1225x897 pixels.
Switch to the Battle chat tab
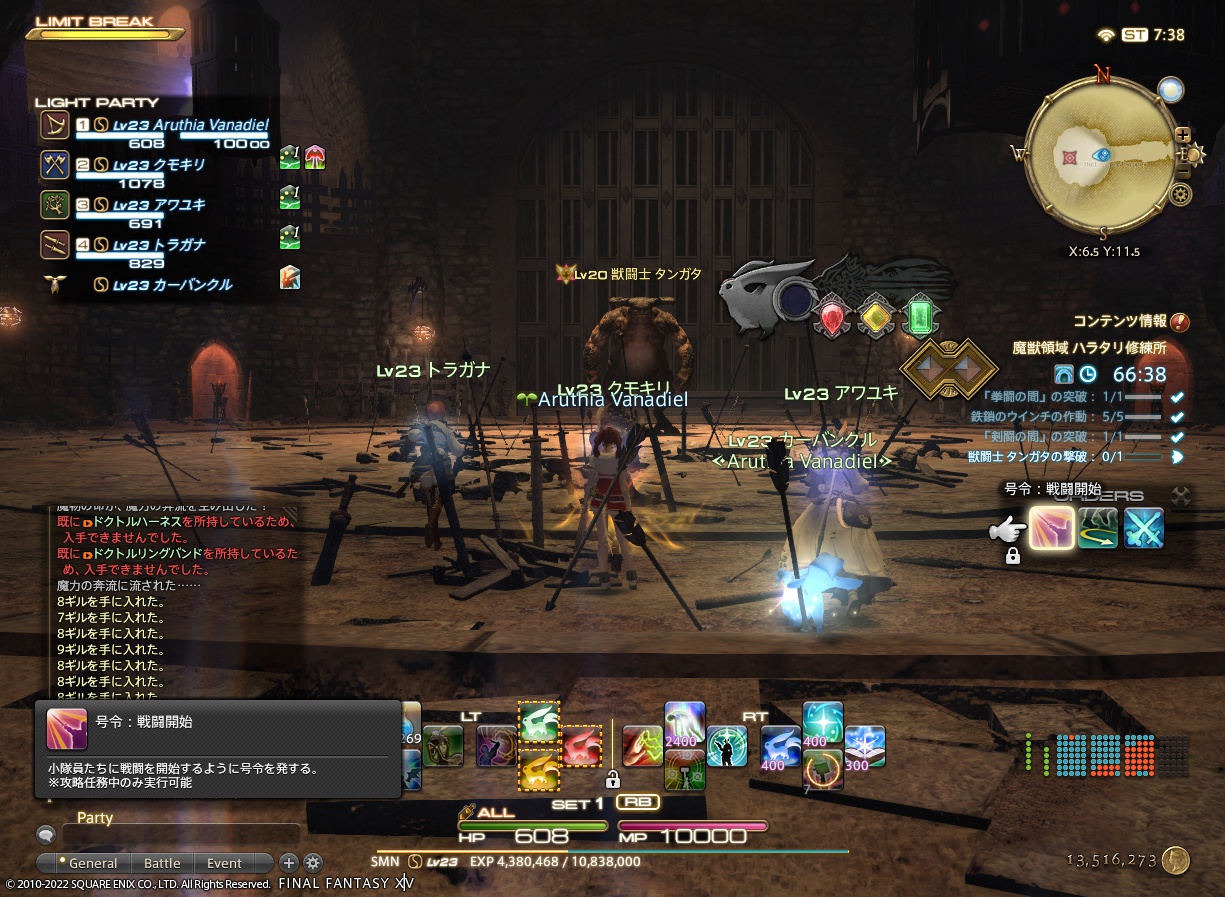(162, 863)
